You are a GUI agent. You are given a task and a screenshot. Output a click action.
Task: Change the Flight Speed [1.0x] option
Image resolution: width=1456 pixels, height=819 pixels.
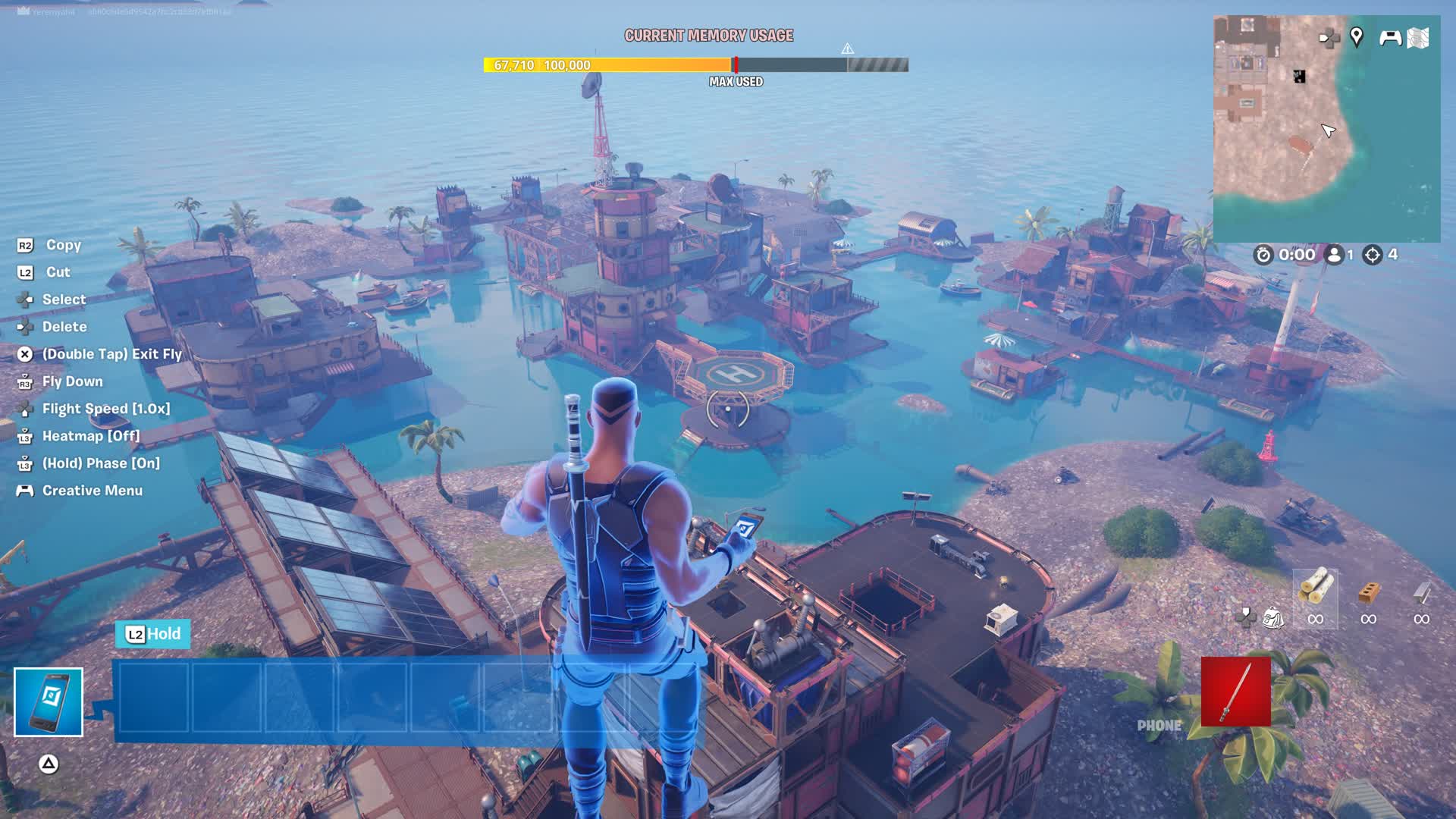[x=105, y=409]
